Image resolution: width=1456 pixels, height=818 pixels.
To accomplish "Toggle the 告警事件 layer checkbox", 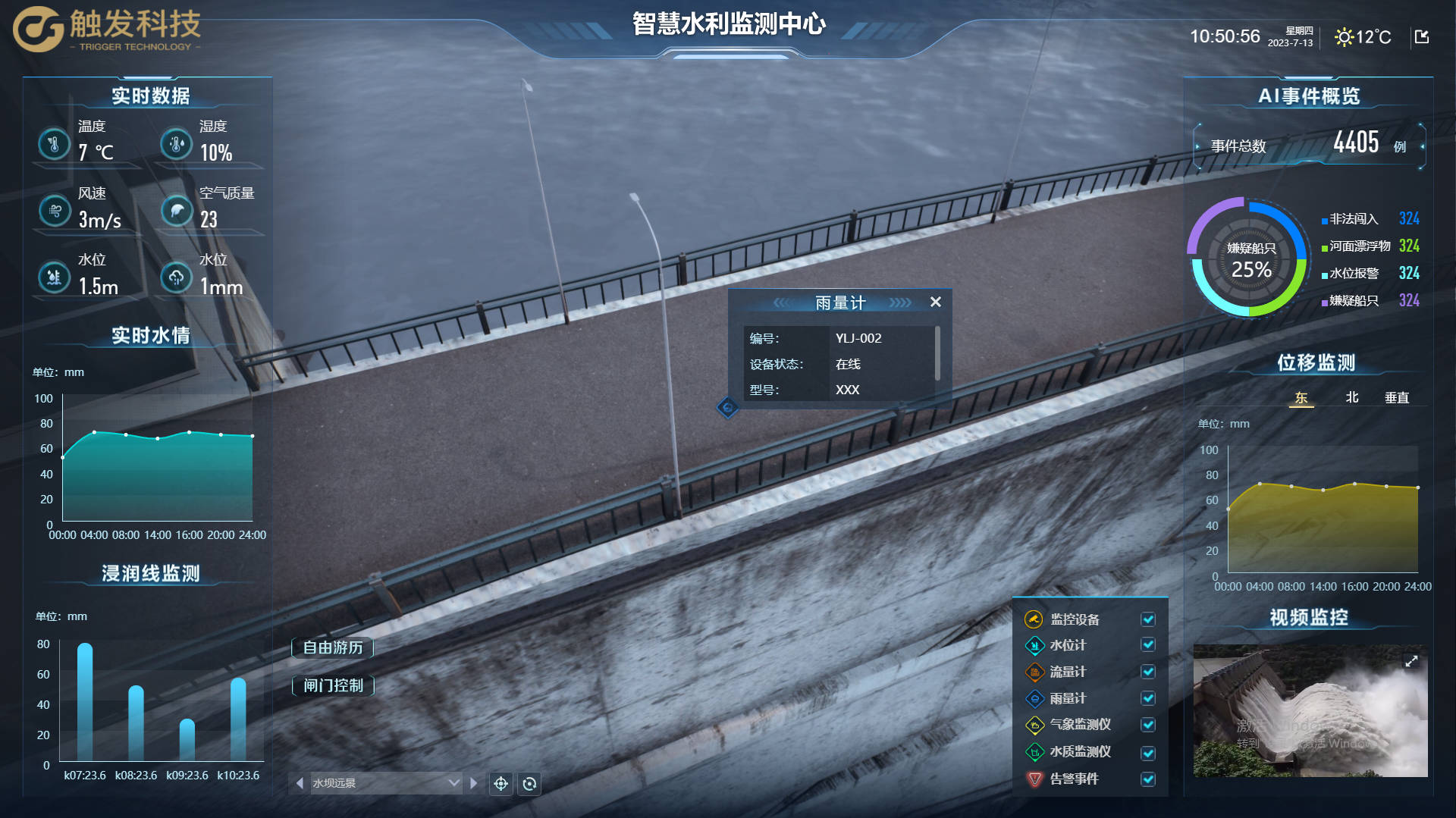I will tap(1148, 779).
